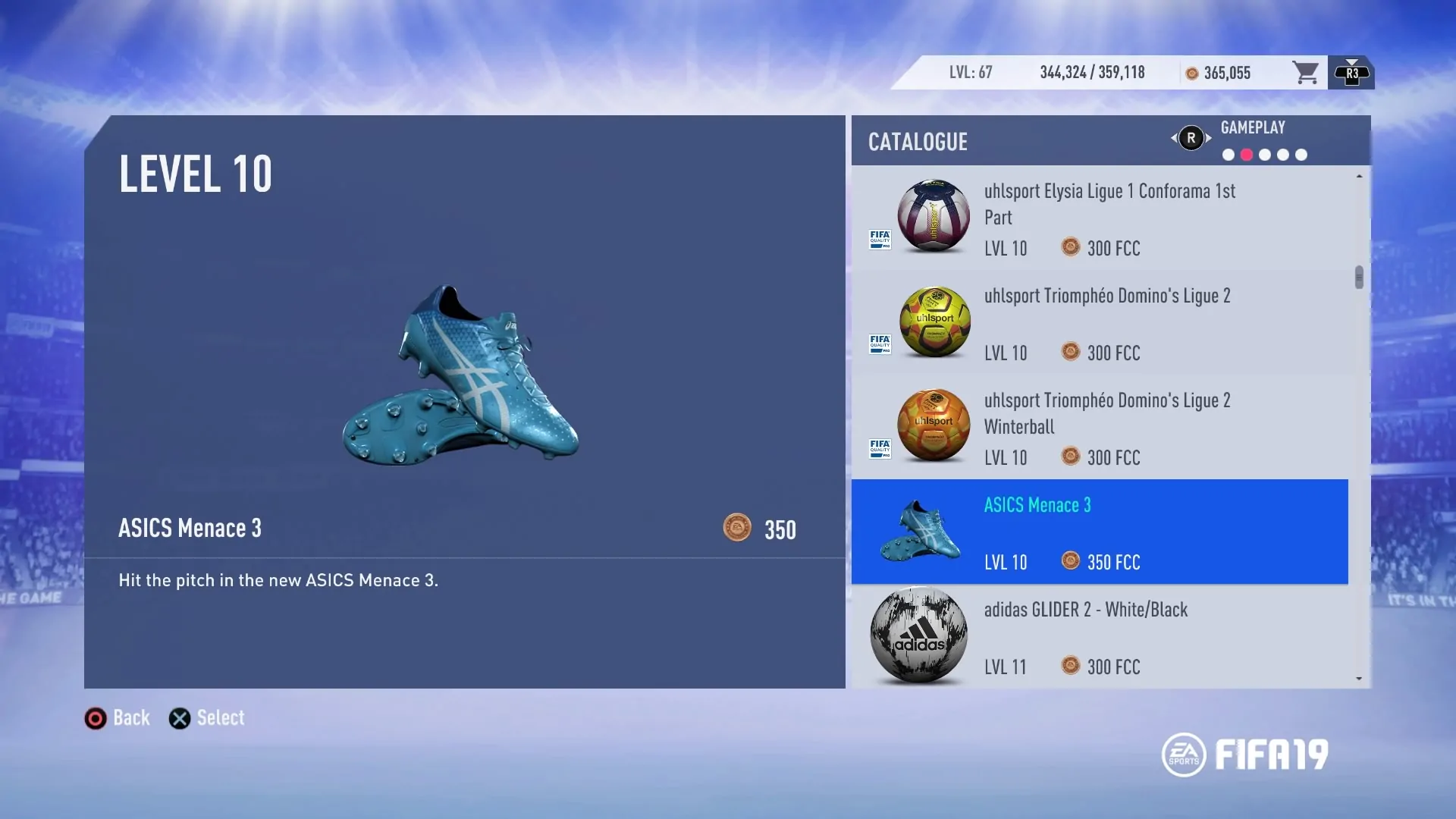Viewport: 1456px width, 819px height.
Task: Click the coin icon next to 350 FCC
Action: click(1072, 562)
